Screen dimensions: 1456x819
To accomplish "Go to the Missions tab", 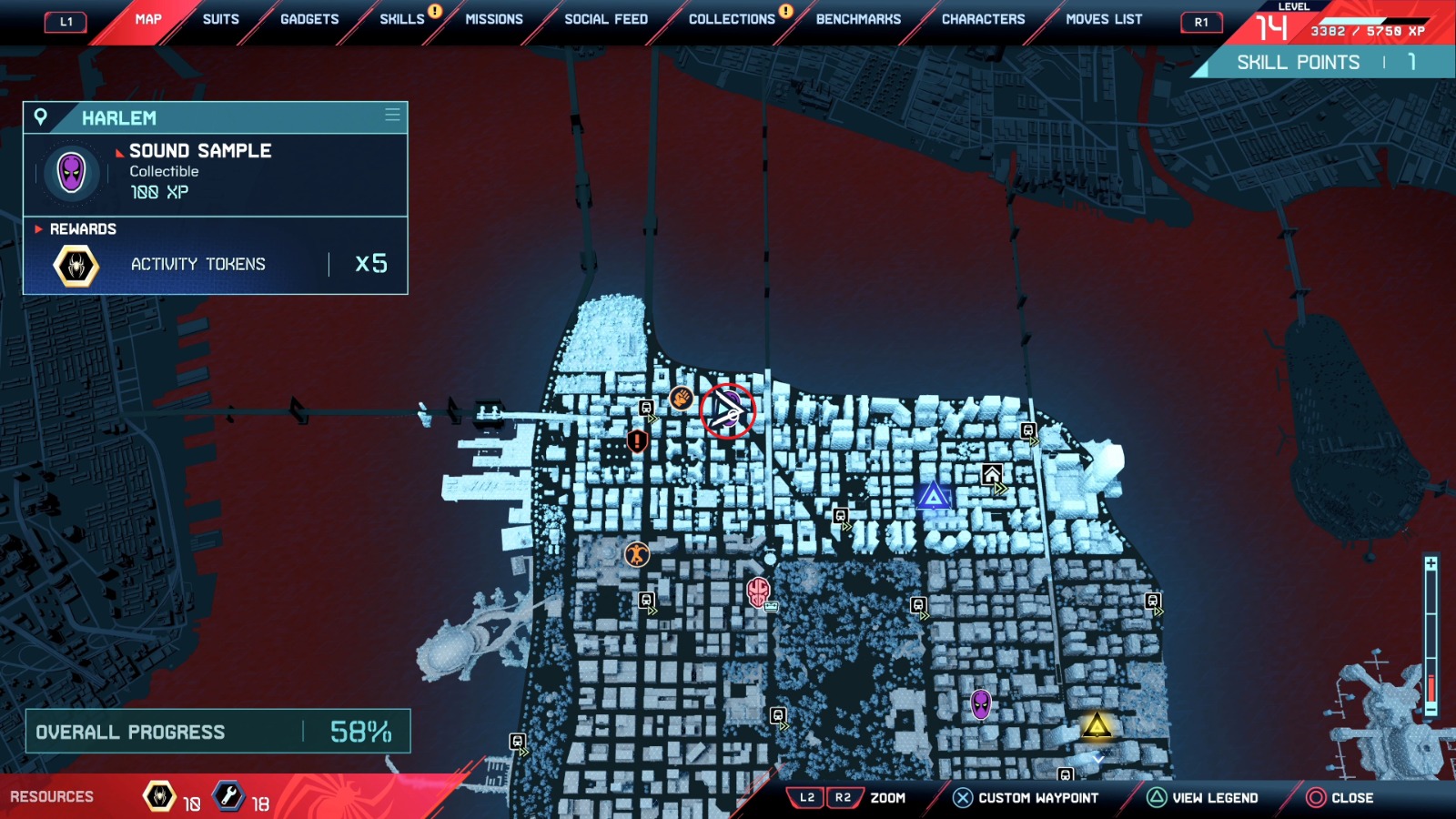I will click(494, 19).
